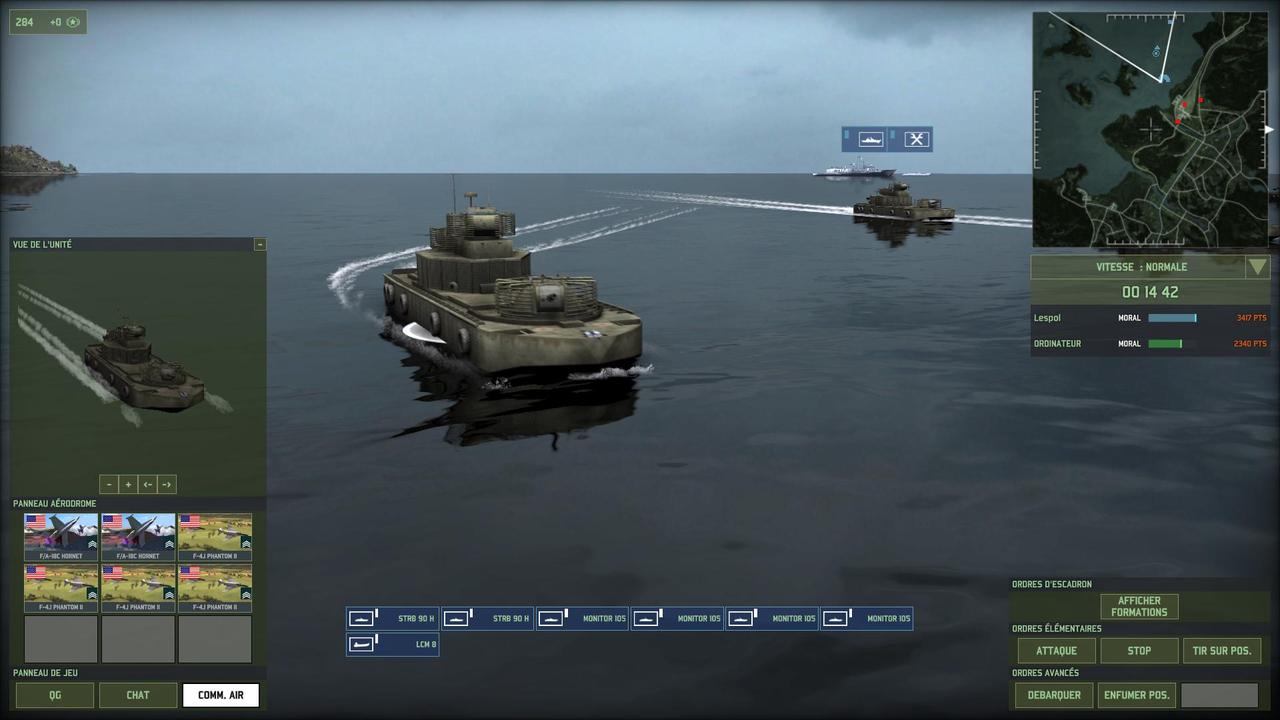The image size is (1280, 720).
Task: Collapse the Vue de l'unité panel
Action: pos(260,244)
